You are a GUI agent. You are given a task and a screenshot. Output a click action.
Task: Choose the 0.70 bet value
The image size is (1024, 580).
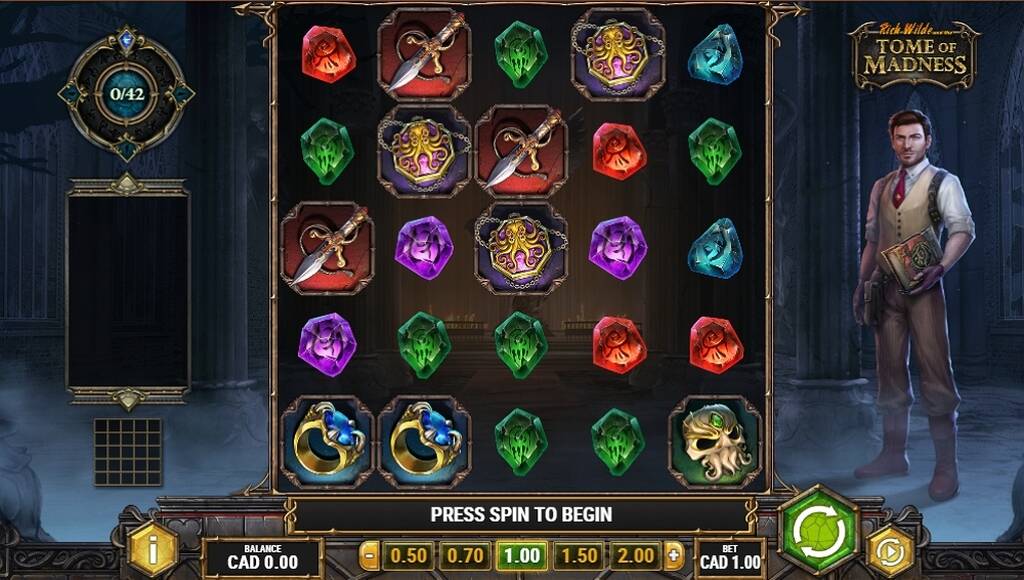click(463, 555)
